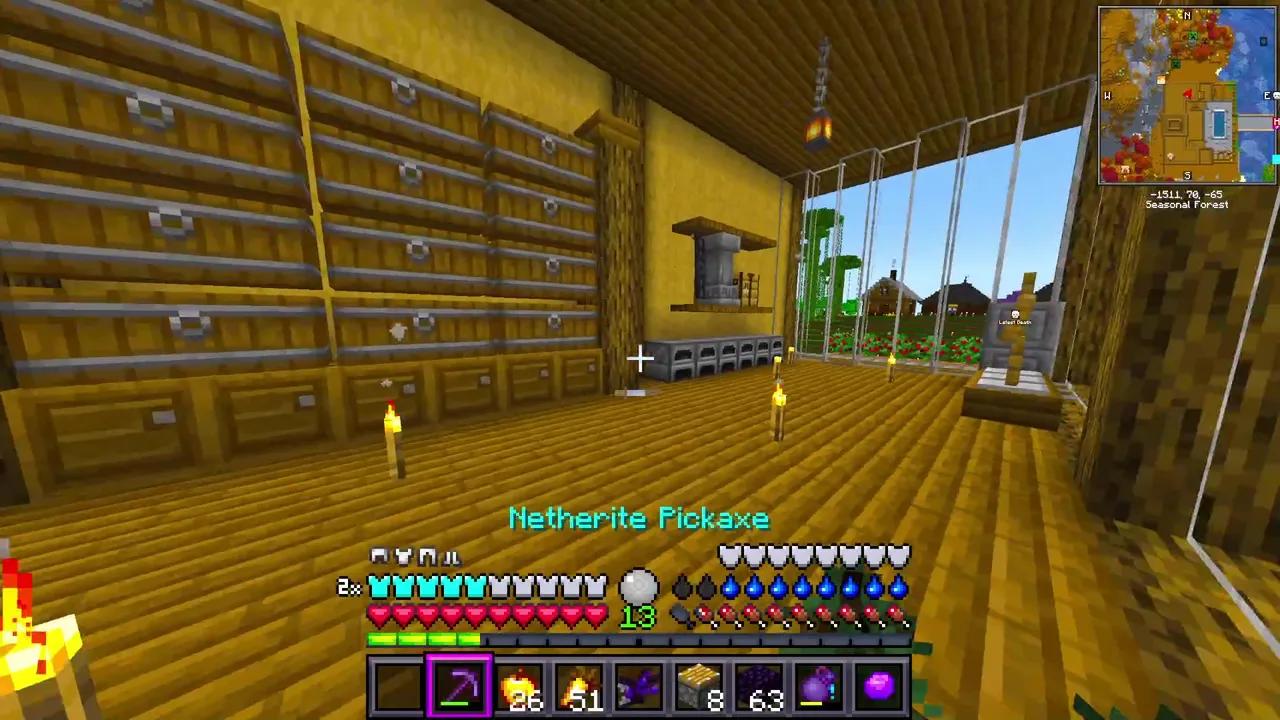The width and height of the screenshot is (1280, 720).
Task: Click the creeper icon on the minimap
Action: (1192, 35)
